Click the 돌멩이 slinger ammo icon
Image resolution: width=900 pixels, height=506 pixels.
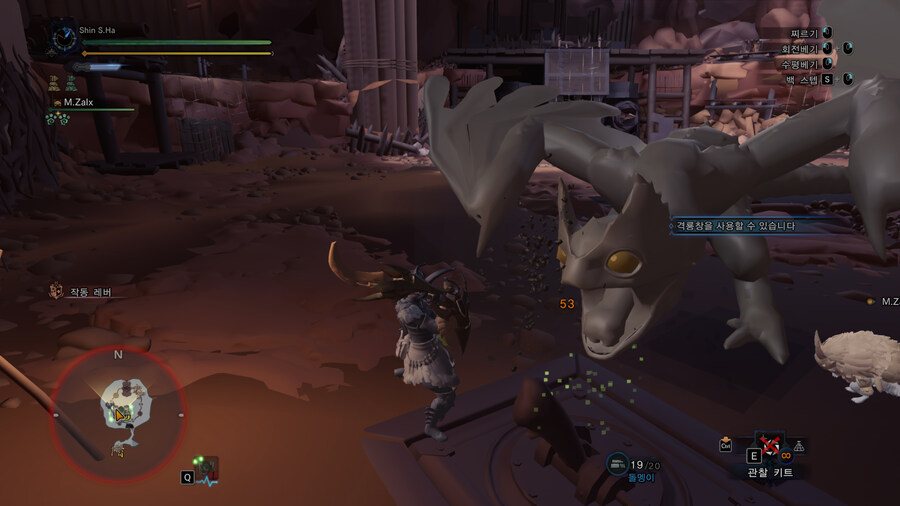point(617,464)
